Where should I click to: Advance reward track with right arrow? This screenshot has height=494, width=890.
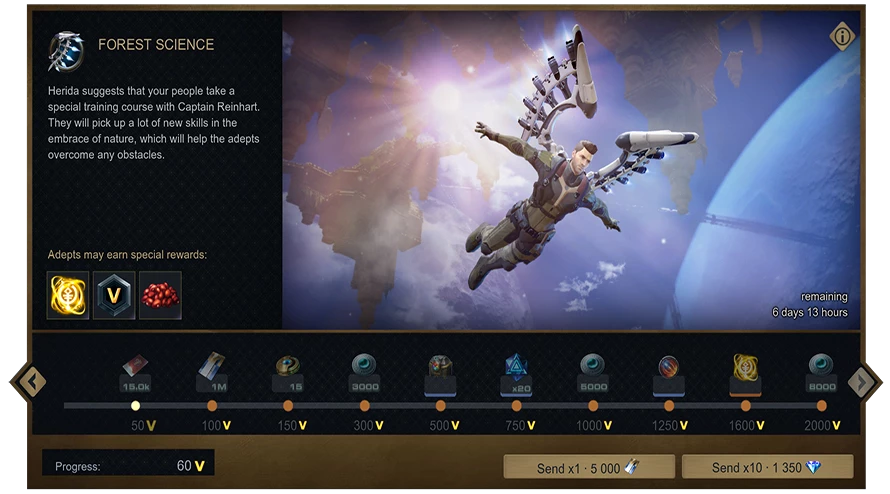[861, 381]
